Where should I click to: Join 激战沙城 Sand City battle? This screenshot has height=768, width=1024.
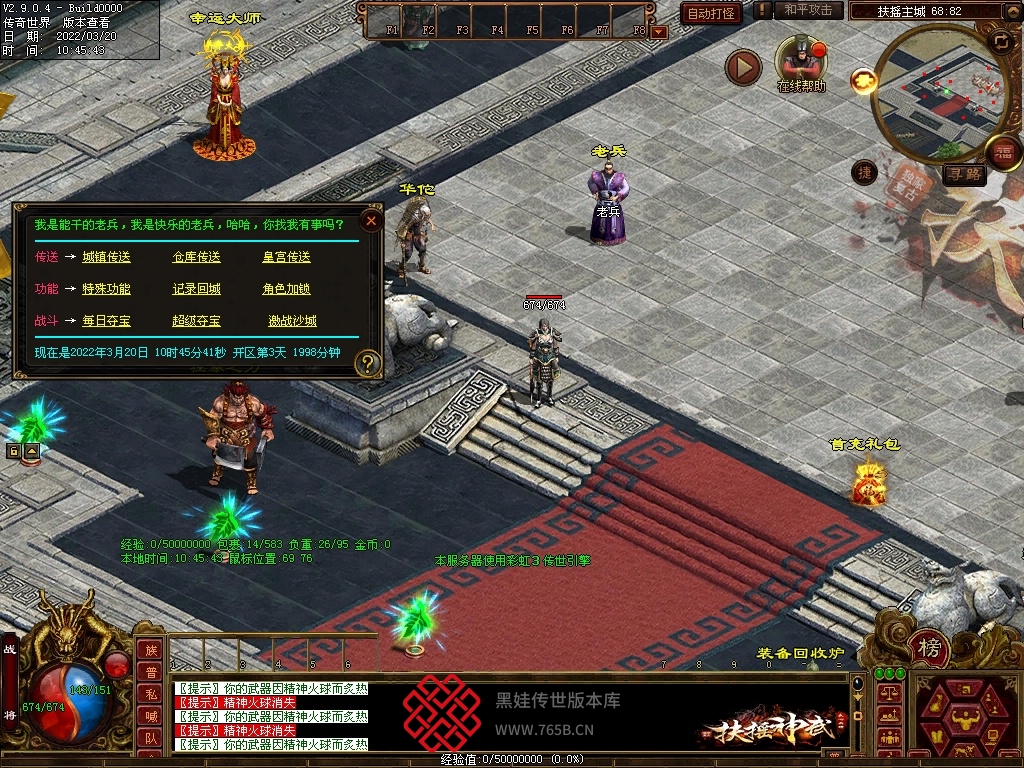tap(292, 321)
